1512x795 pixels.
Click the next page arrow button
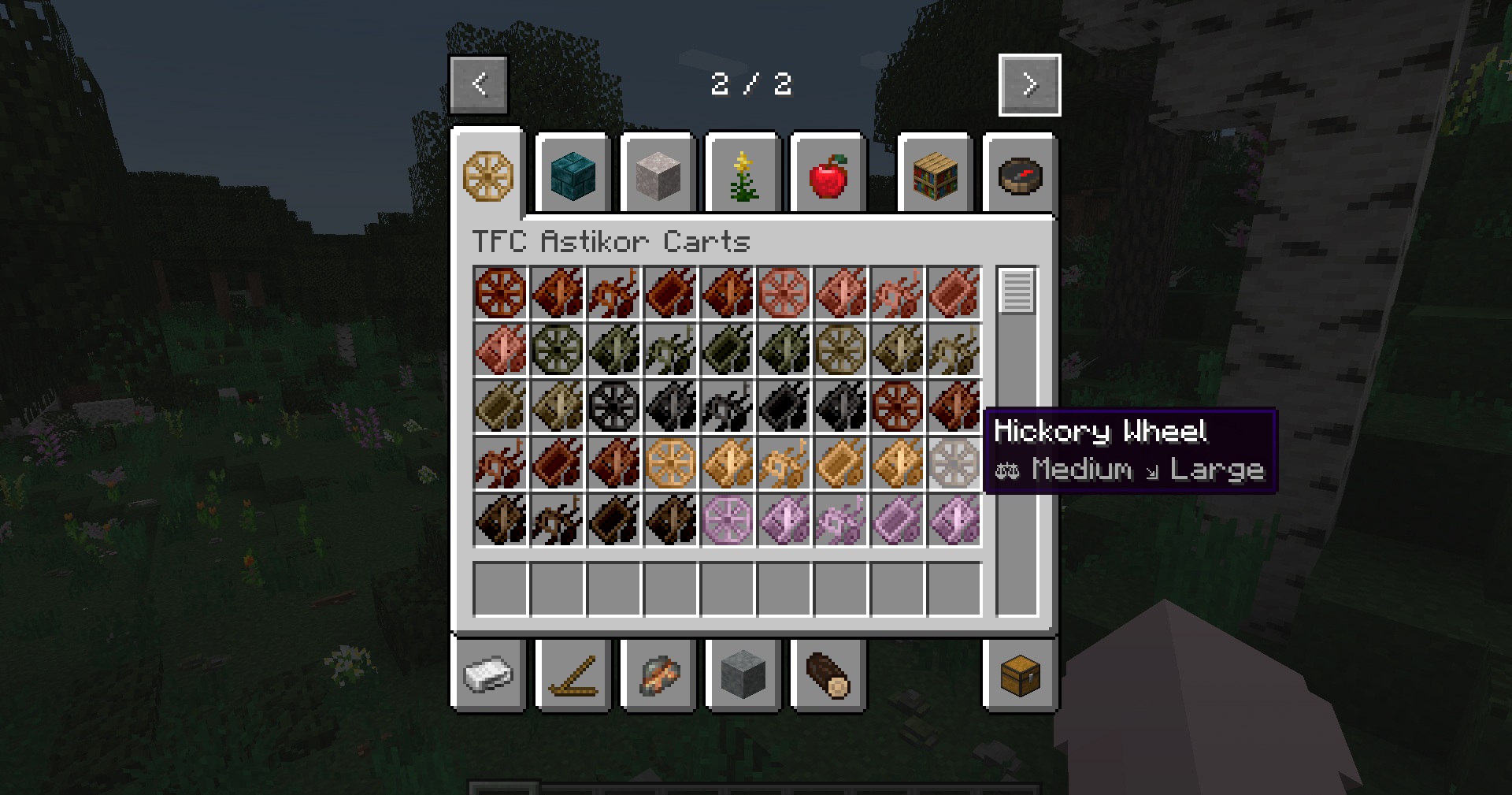point(1029,85)
